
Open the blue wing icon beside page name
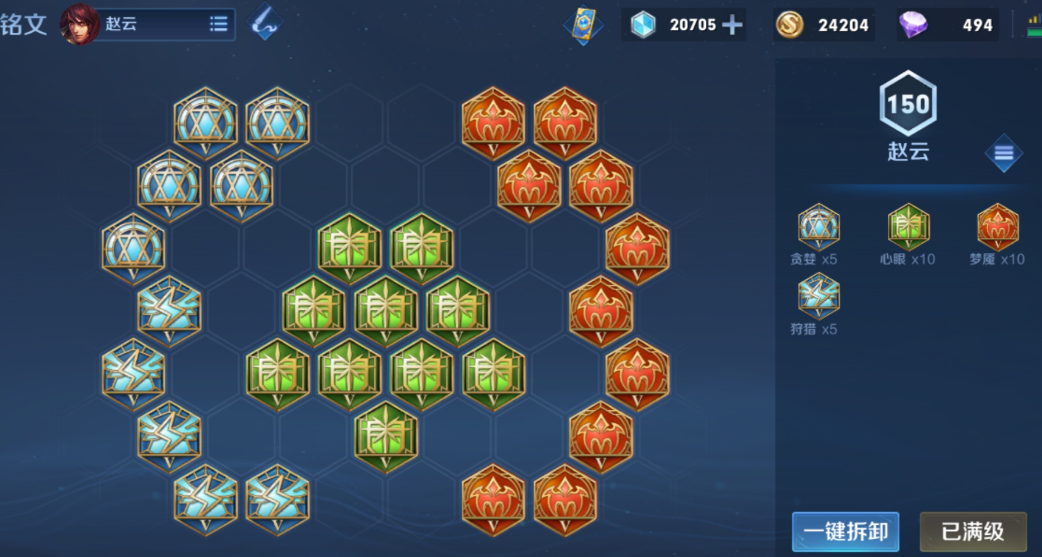(265, 24)
